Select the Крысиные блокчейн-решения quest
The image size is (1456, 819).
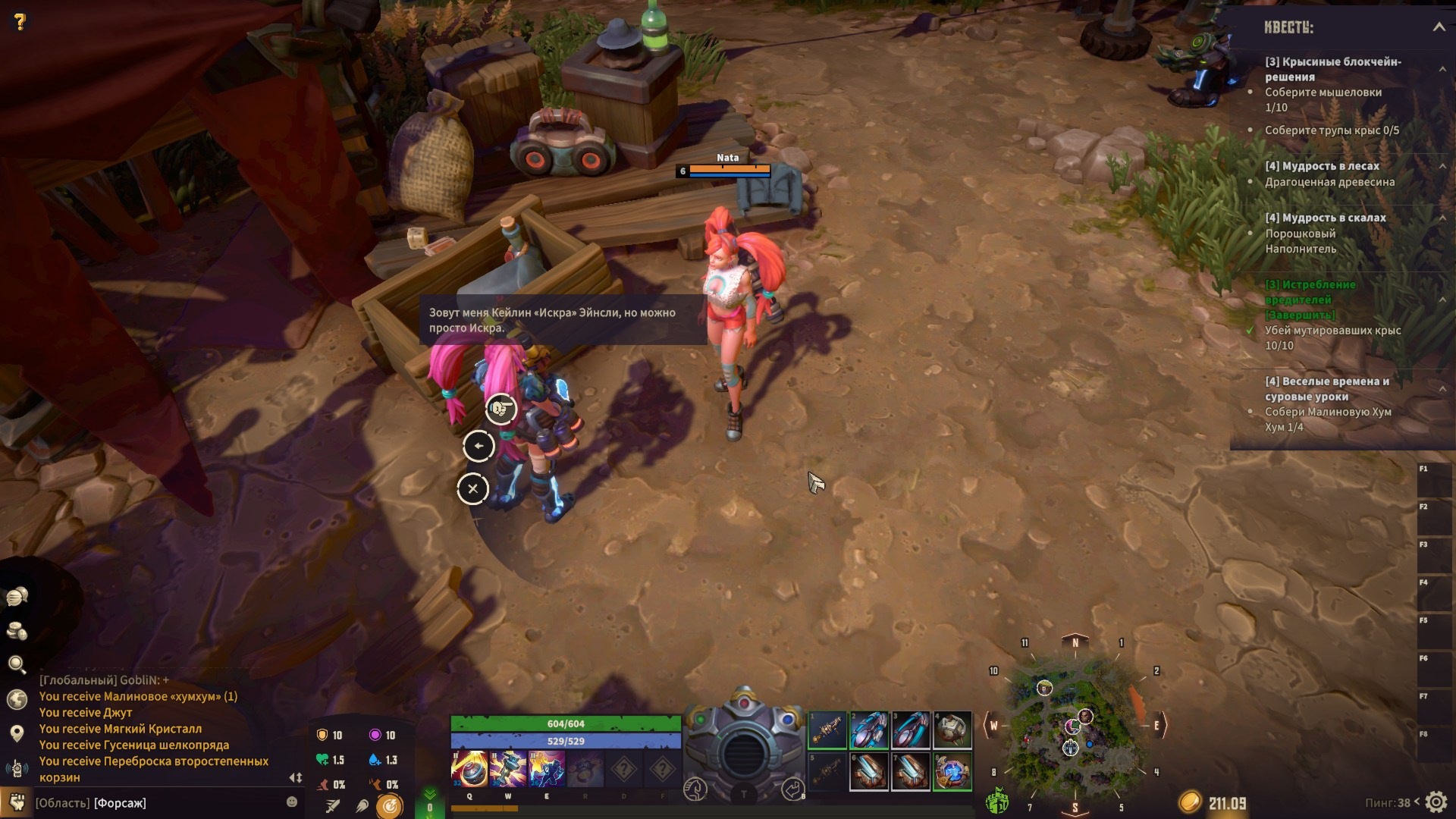1332,69
